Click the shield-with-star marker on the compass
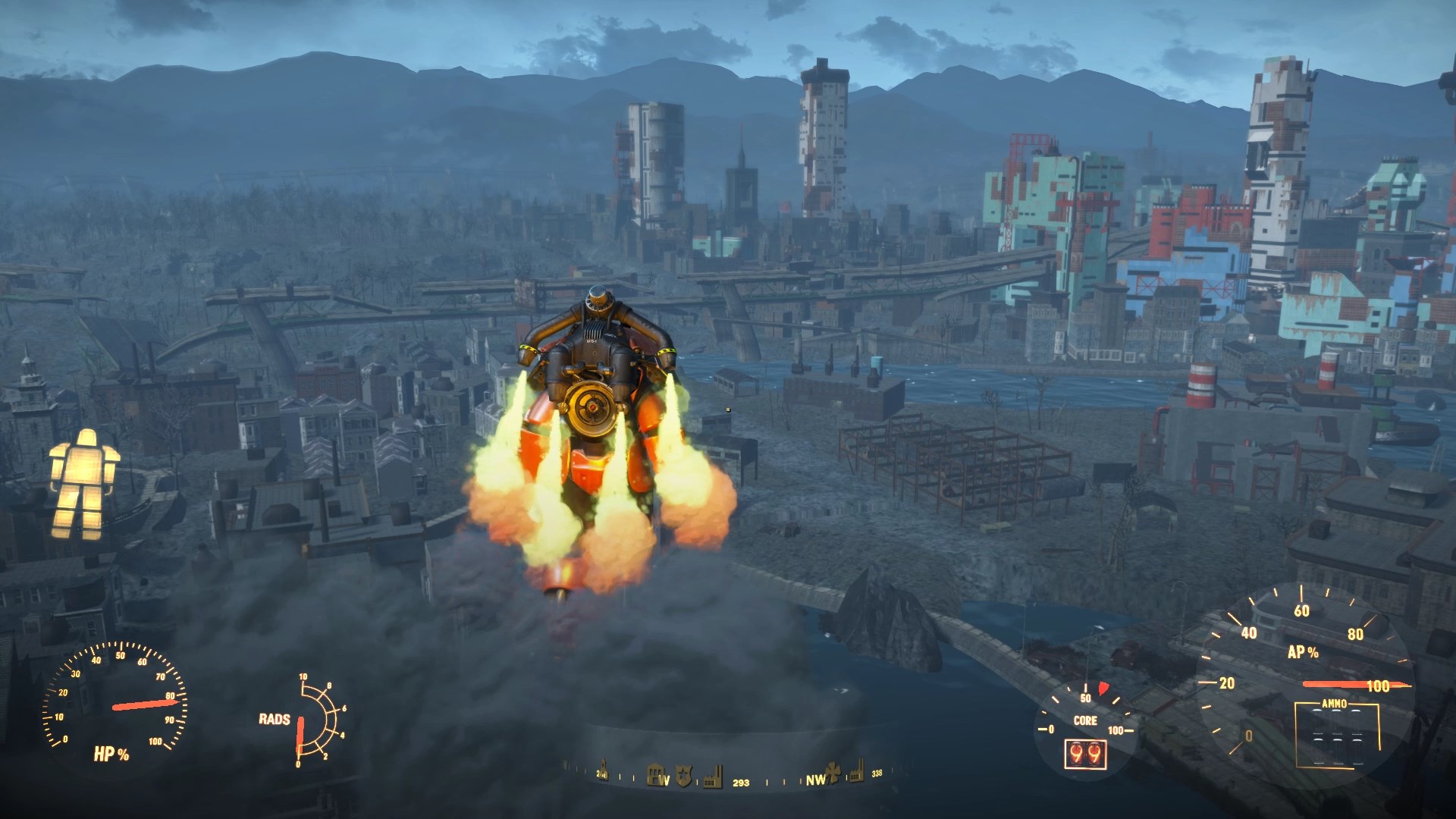 (x=685, y=775)
